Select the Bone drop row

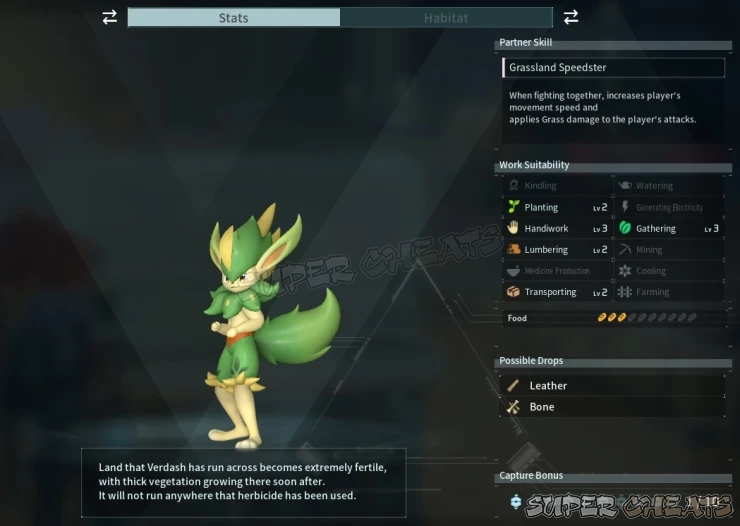tap(612, 407)
